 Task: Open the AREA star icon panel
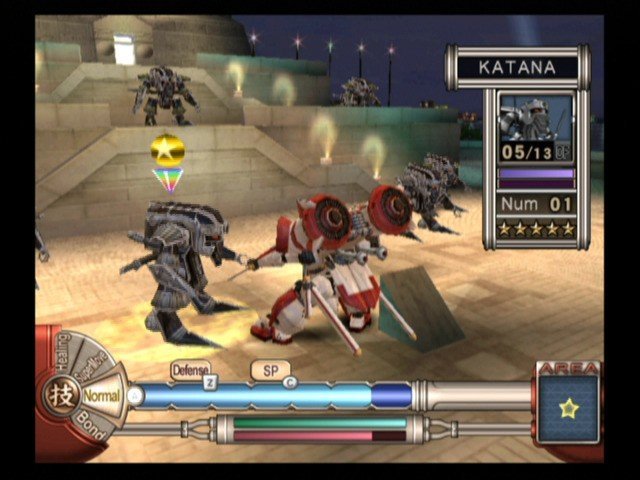coord(568,407)
